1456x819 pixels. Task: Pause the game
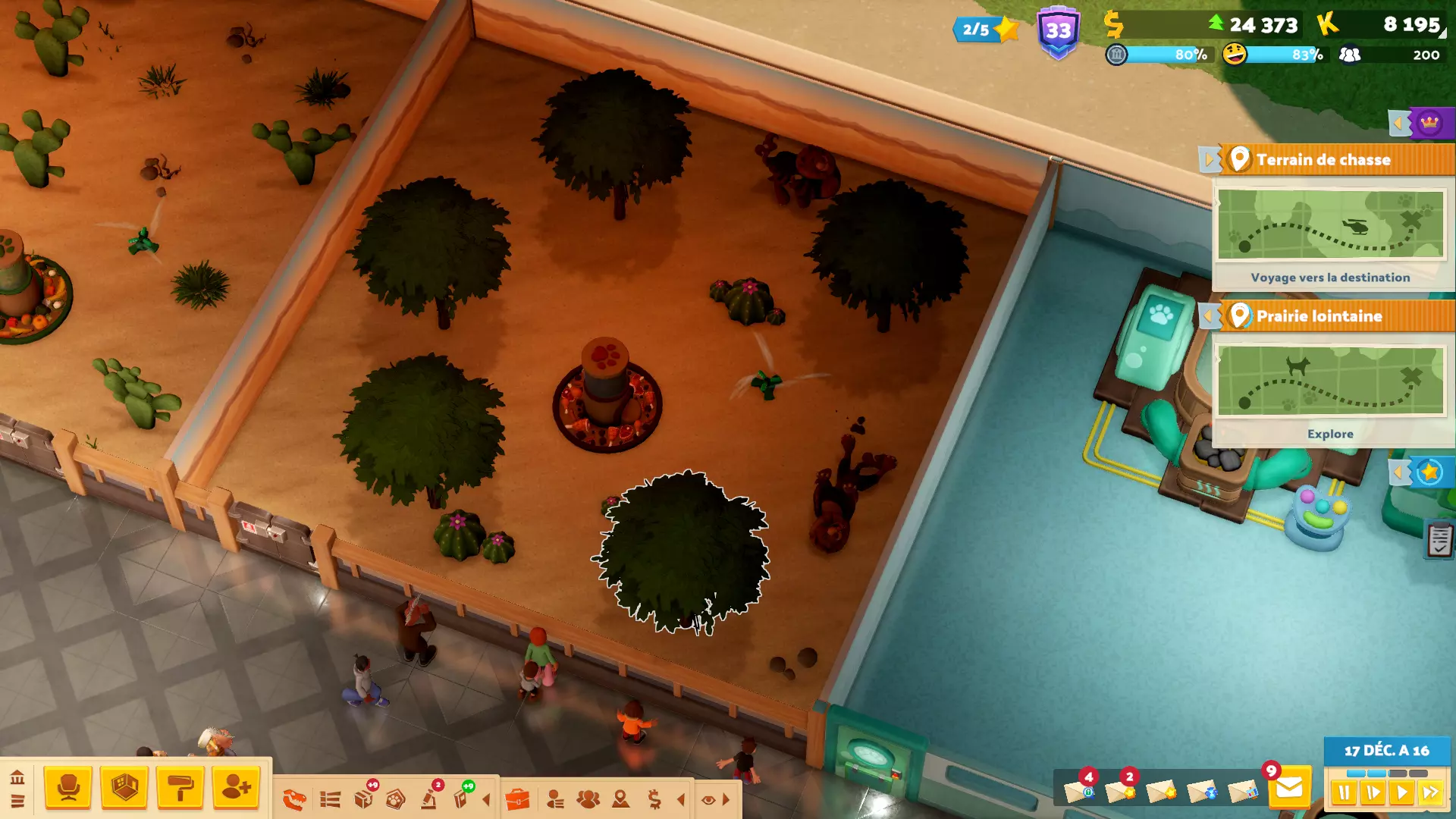[x=1344, y=793]
